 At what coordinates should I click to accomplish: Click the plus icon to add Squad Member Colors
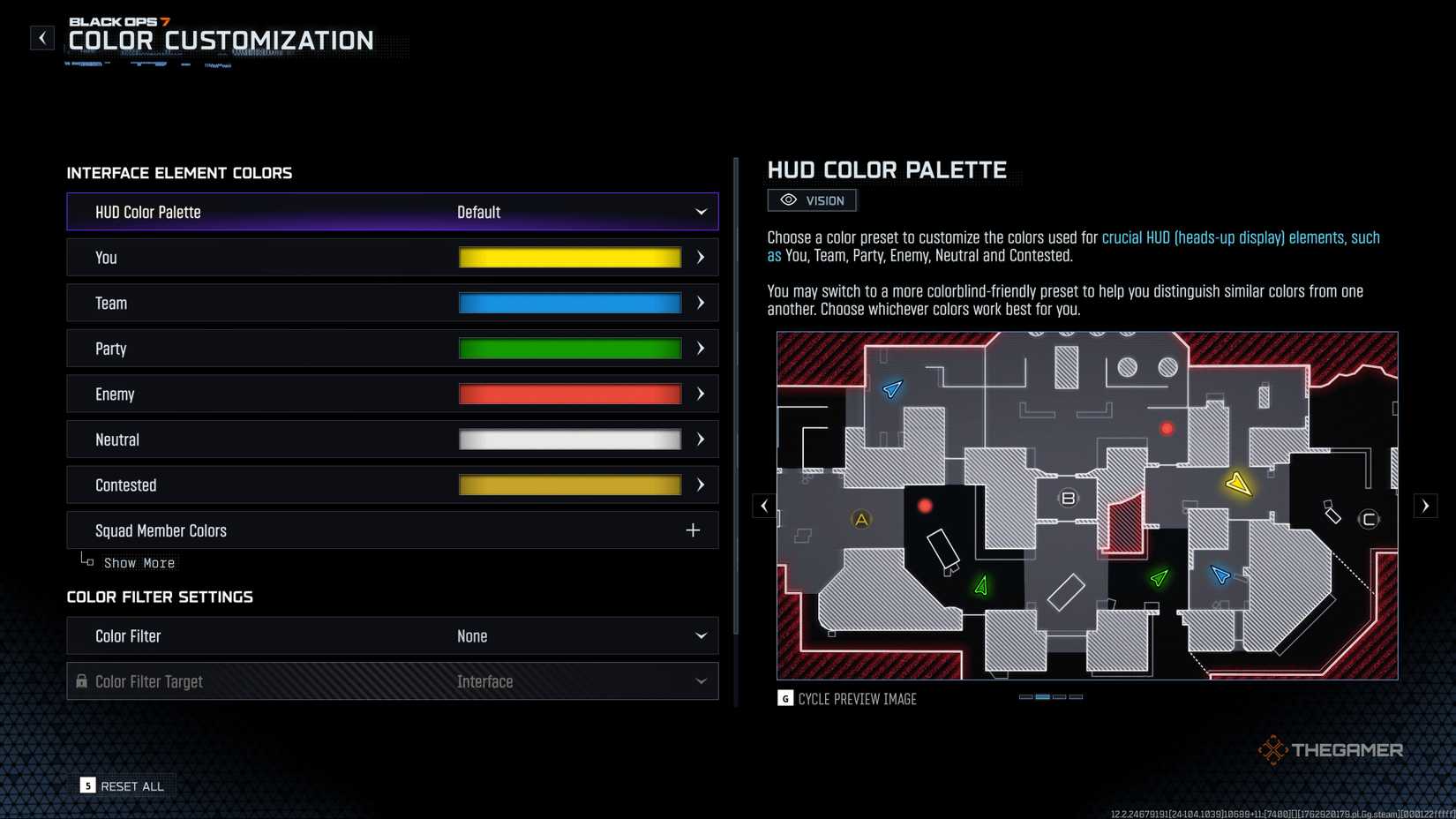click(694, 530)
